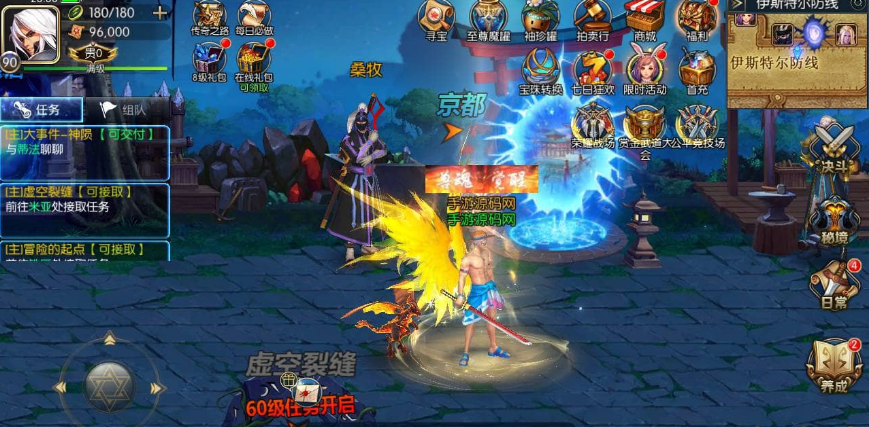Open the 传奇之路 icon
The image size is (869, 427).
(x=209, y=18)
